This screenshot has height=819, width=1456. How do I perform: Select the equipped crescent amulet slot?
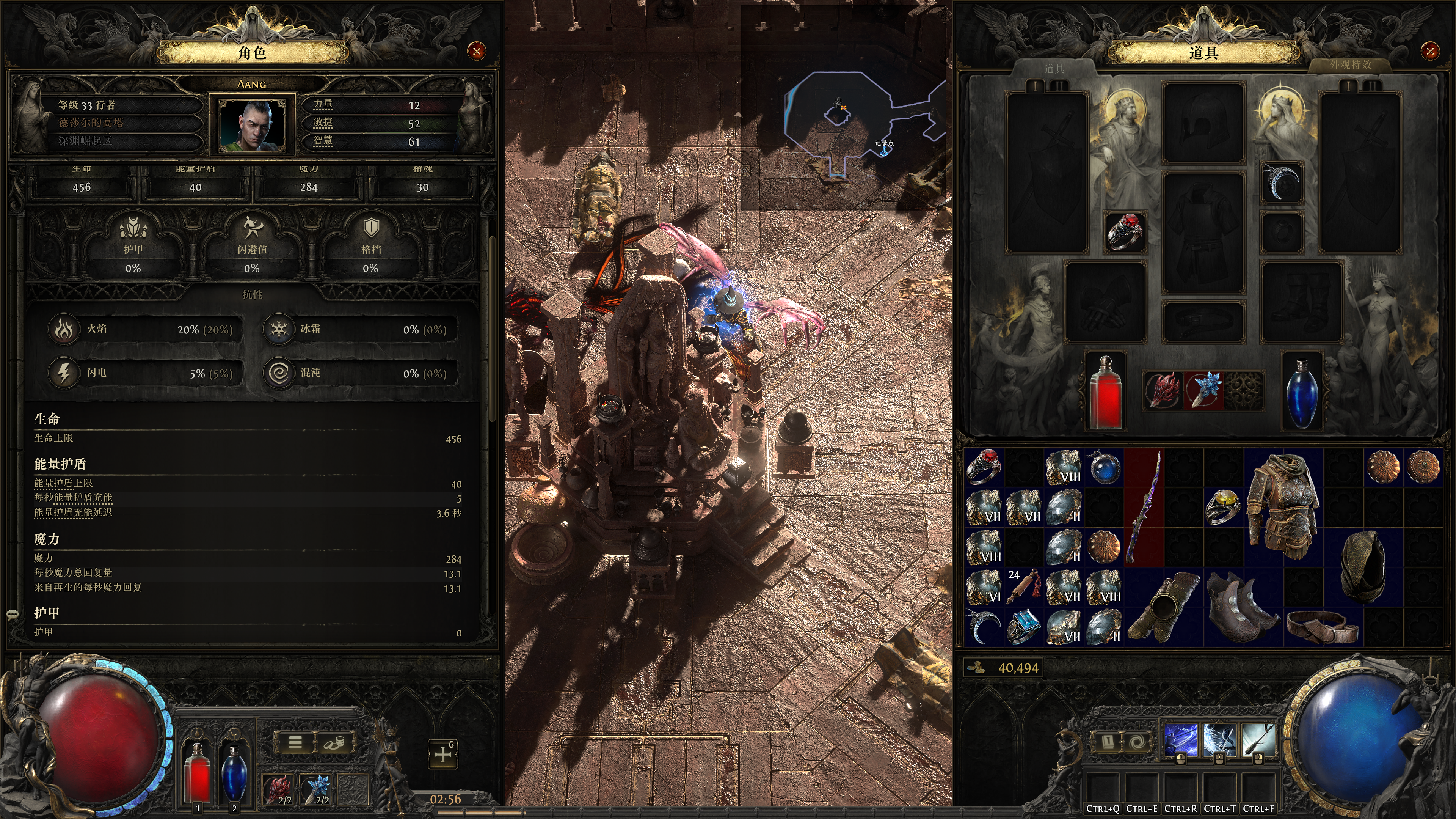[x=1281, y=182]
